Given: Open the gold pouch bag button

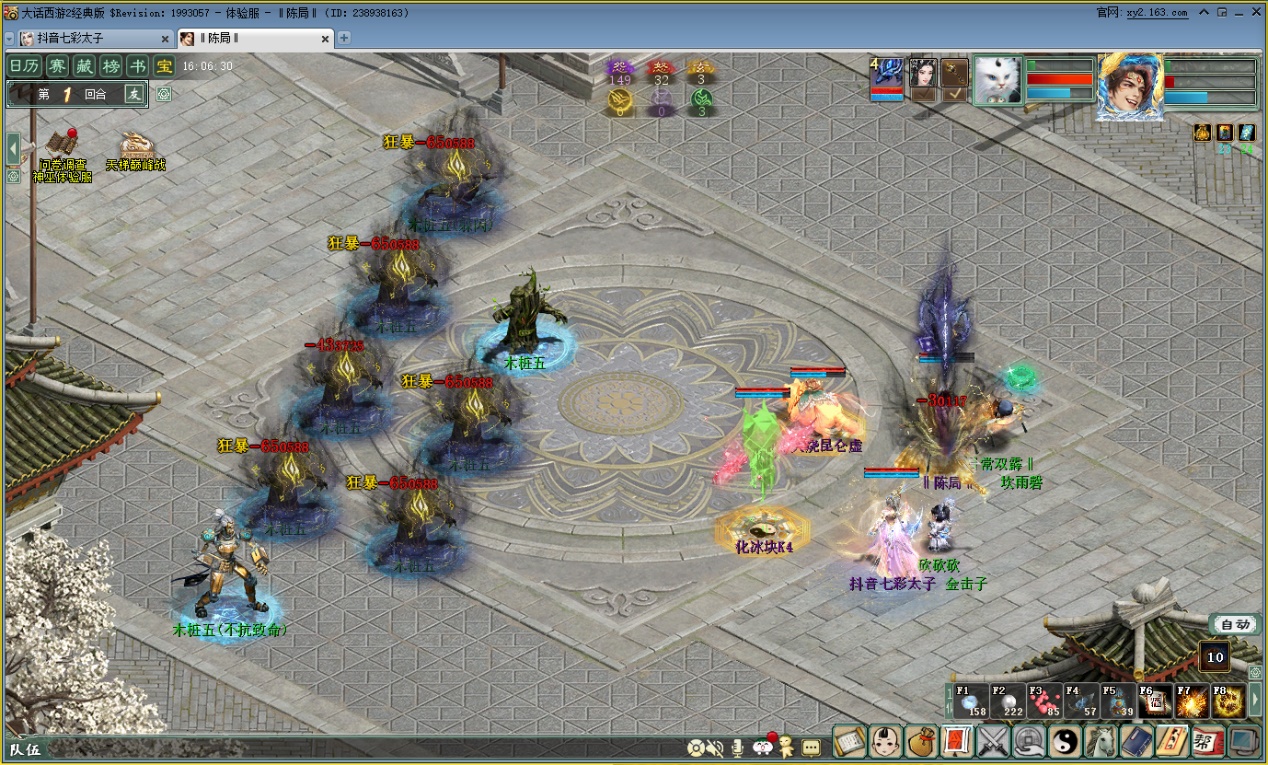Looking at the screenshot, I should [921, 741].
